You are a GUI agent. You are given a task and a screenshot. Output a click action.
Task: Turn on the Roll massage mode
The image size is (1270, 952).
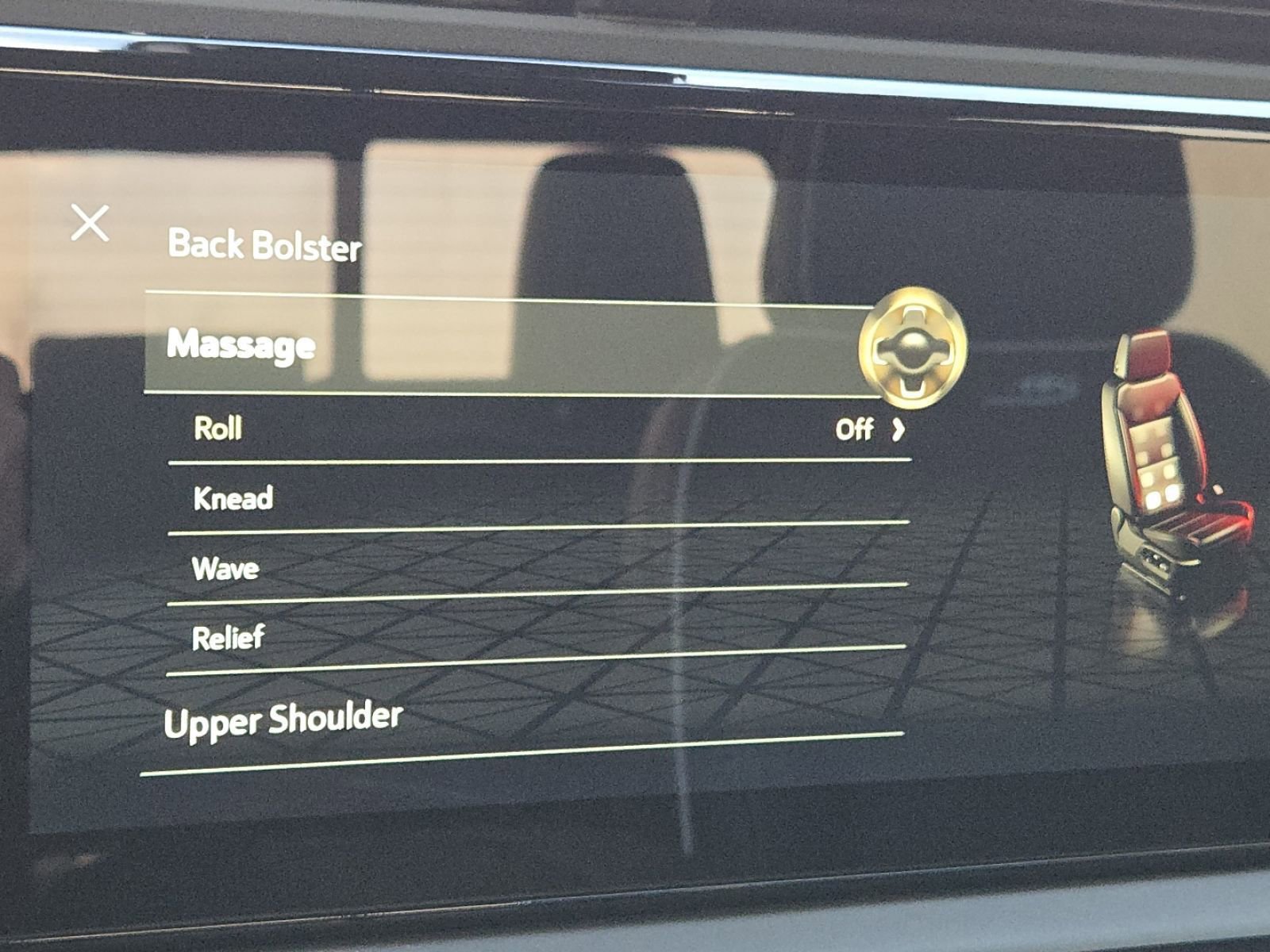[x=218, y=428]
